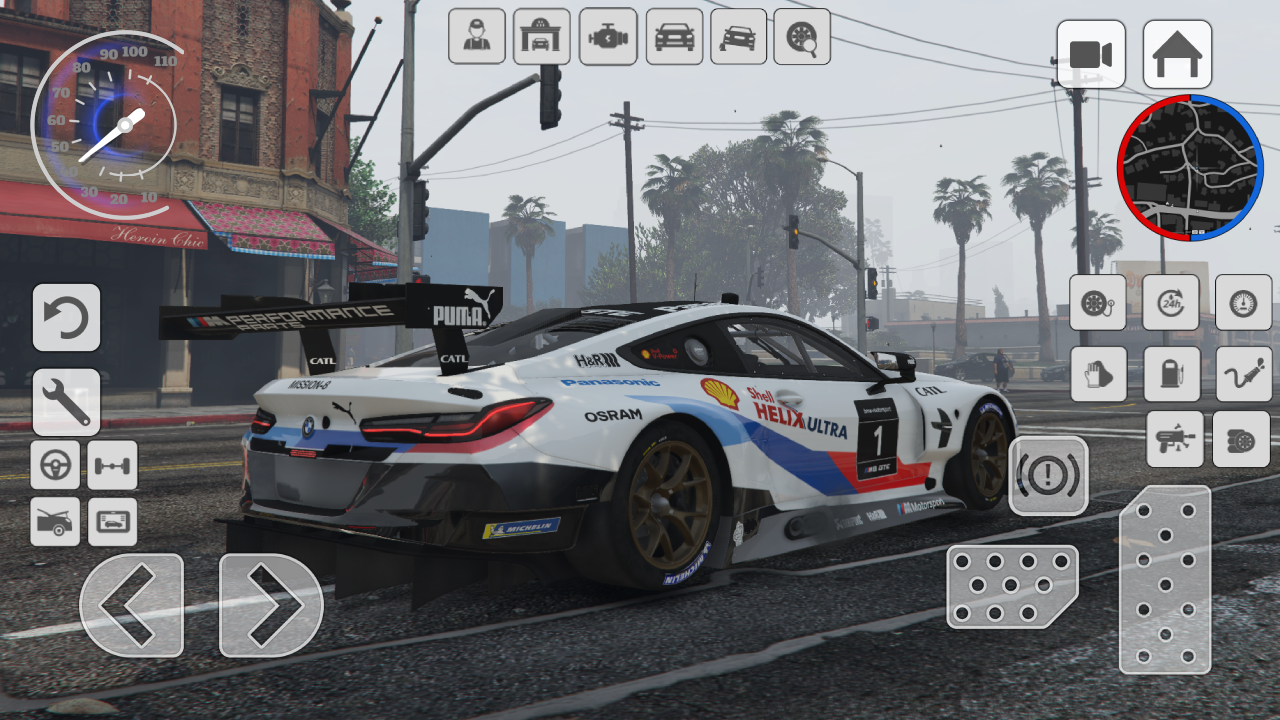The width and height of the screenshot is (1280, 720).
Task: Go to the home screen button
Action: pos(1177,54)
